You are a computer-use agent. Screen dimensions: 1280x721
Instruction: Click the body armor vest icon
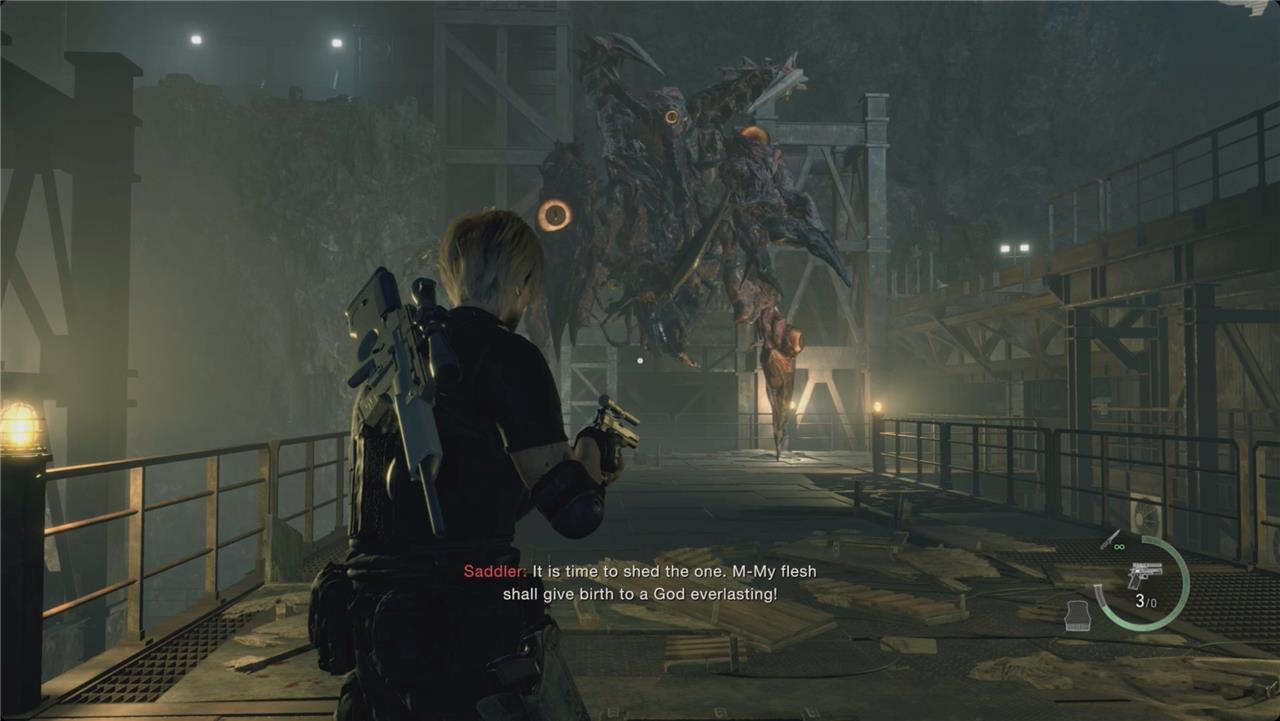[1078, 616]
